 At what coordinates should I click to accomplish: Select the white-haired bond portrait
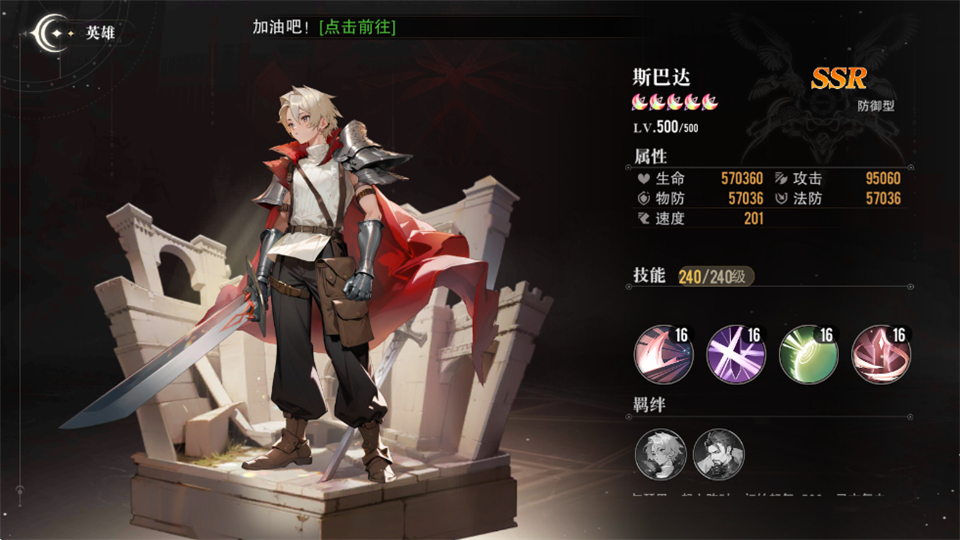[659, 454]
